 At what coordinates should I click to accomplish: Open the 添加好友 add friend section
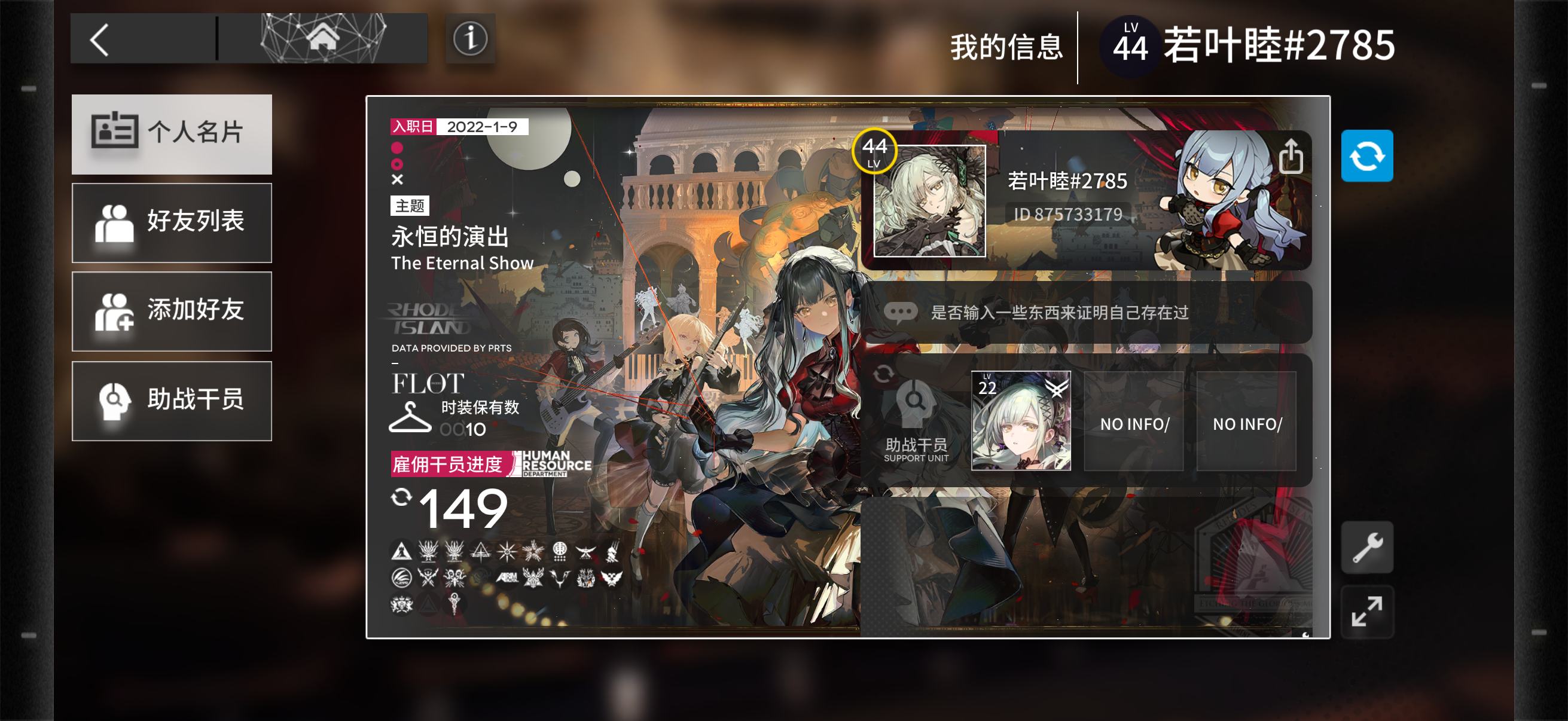pos(172,311)
